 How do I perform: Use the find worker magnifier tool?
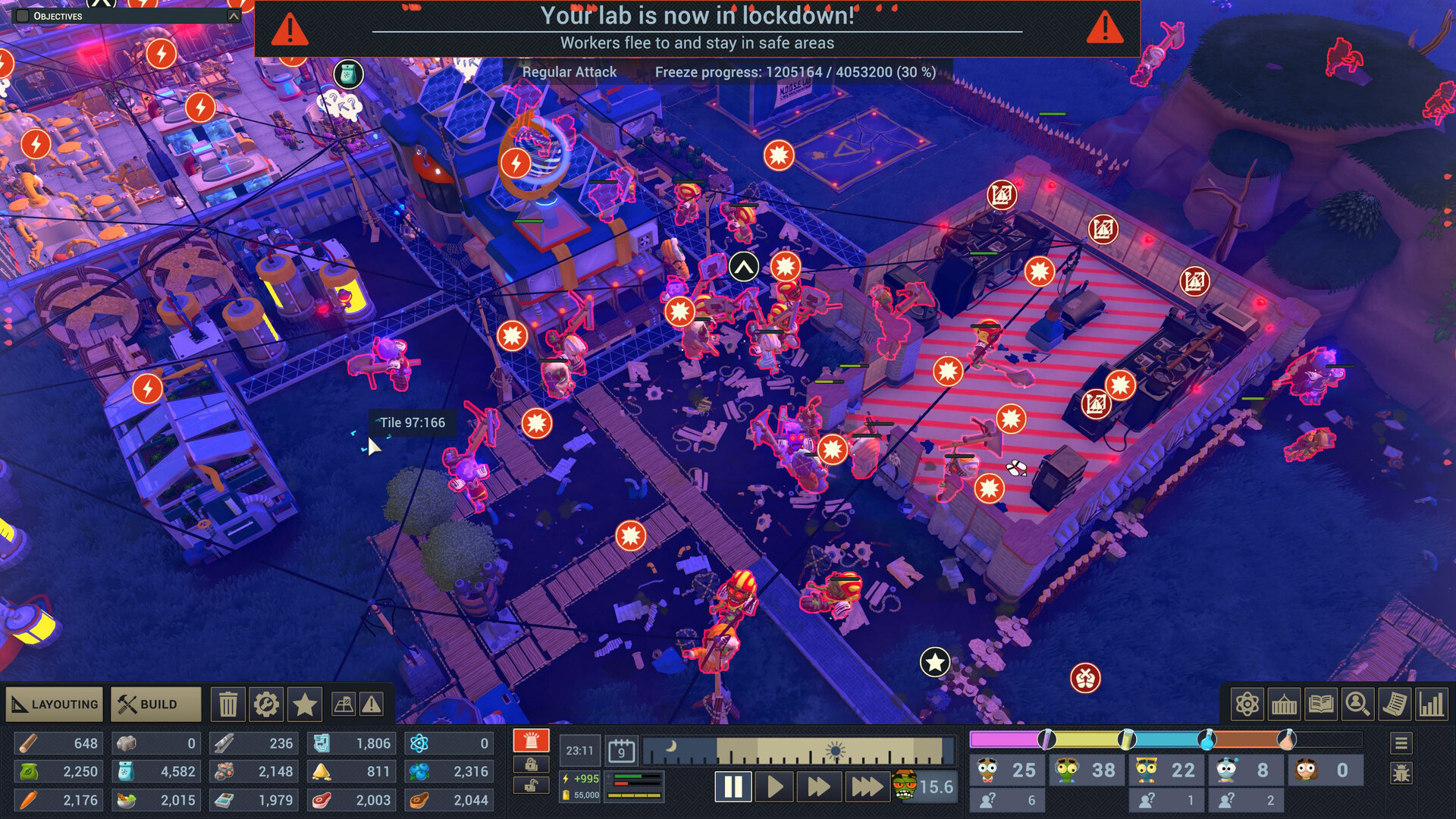(1357, 704)
